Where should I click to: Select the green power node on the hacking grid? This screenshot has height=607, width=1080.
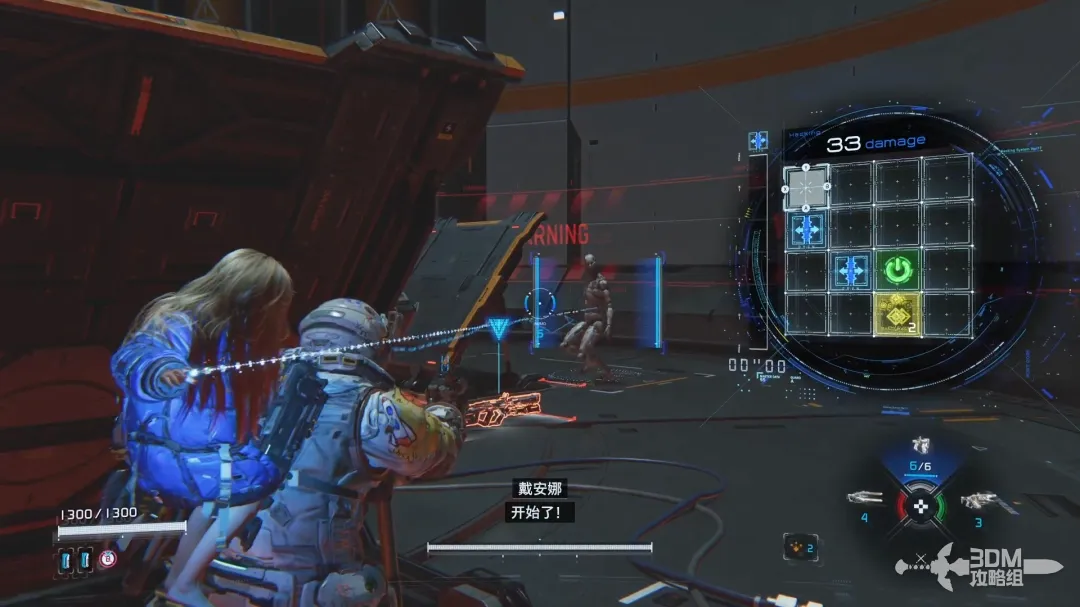click(897, 270)
